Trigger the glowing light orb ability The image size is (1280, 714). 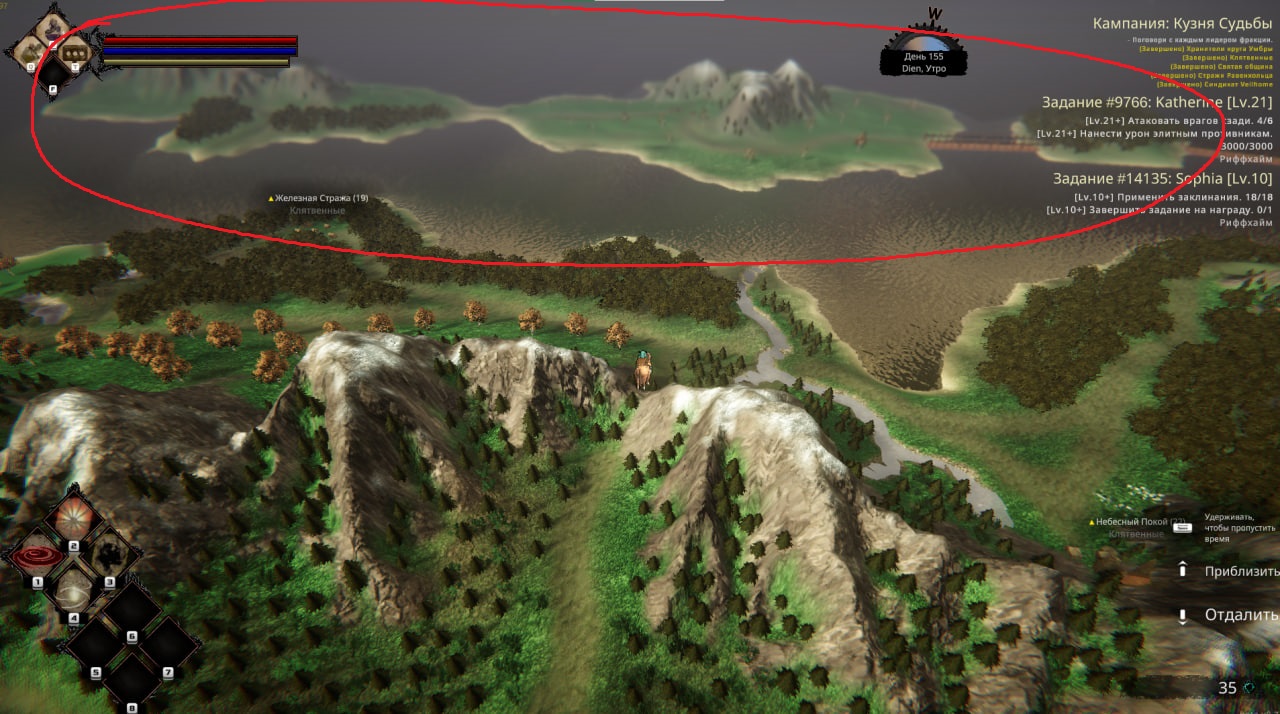pos(74,592)
